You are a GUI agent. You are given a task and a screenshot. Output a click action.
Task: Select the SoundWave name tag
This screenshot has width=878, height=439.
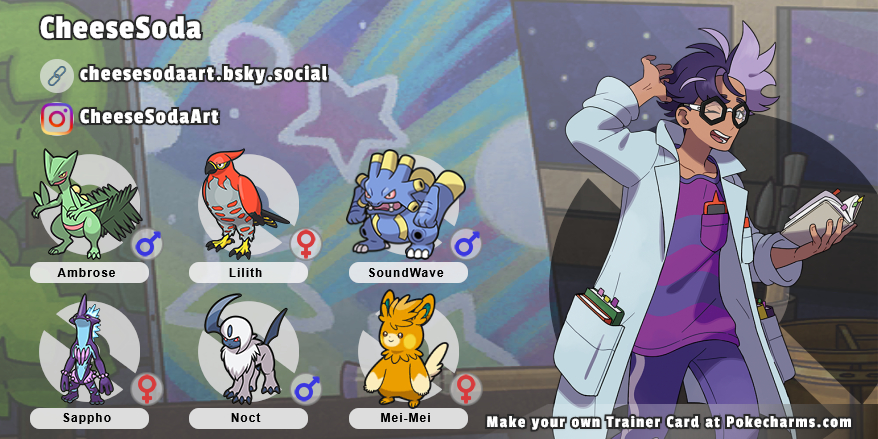tap(408, 273)
